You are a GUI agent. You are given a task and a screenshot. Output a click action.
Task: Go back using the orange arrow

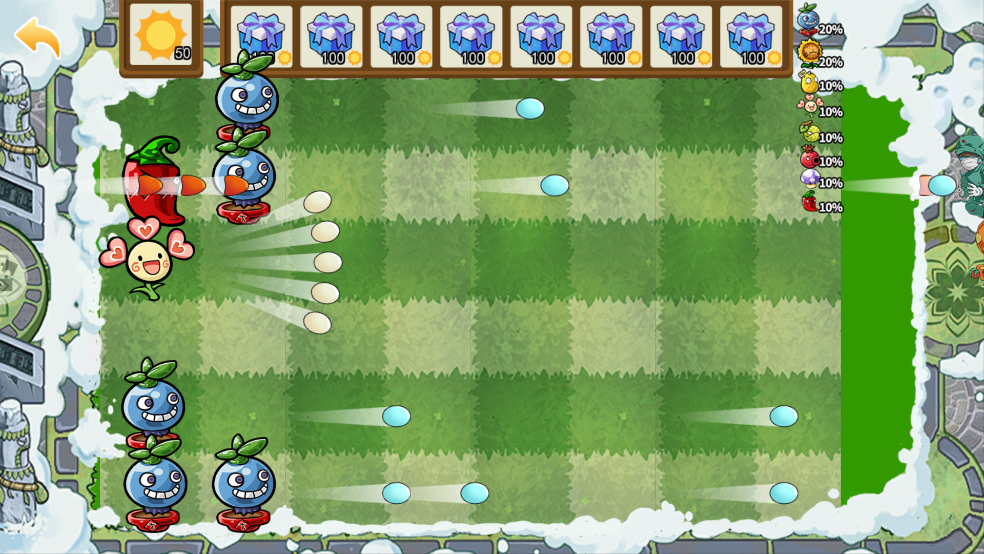click(38, 37)
